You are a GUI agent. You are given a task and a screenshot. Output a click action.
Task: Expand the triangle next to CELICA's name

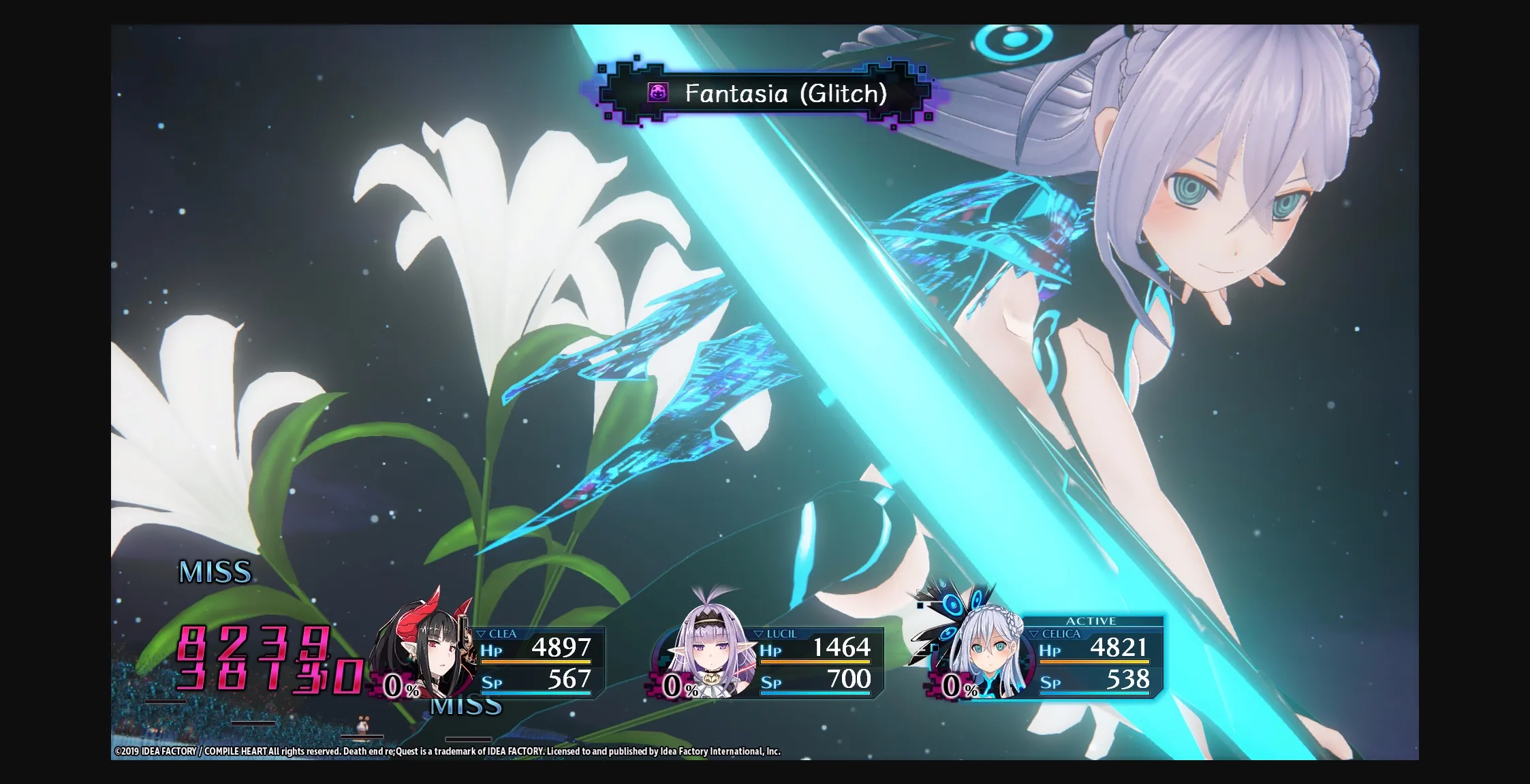1035,633
